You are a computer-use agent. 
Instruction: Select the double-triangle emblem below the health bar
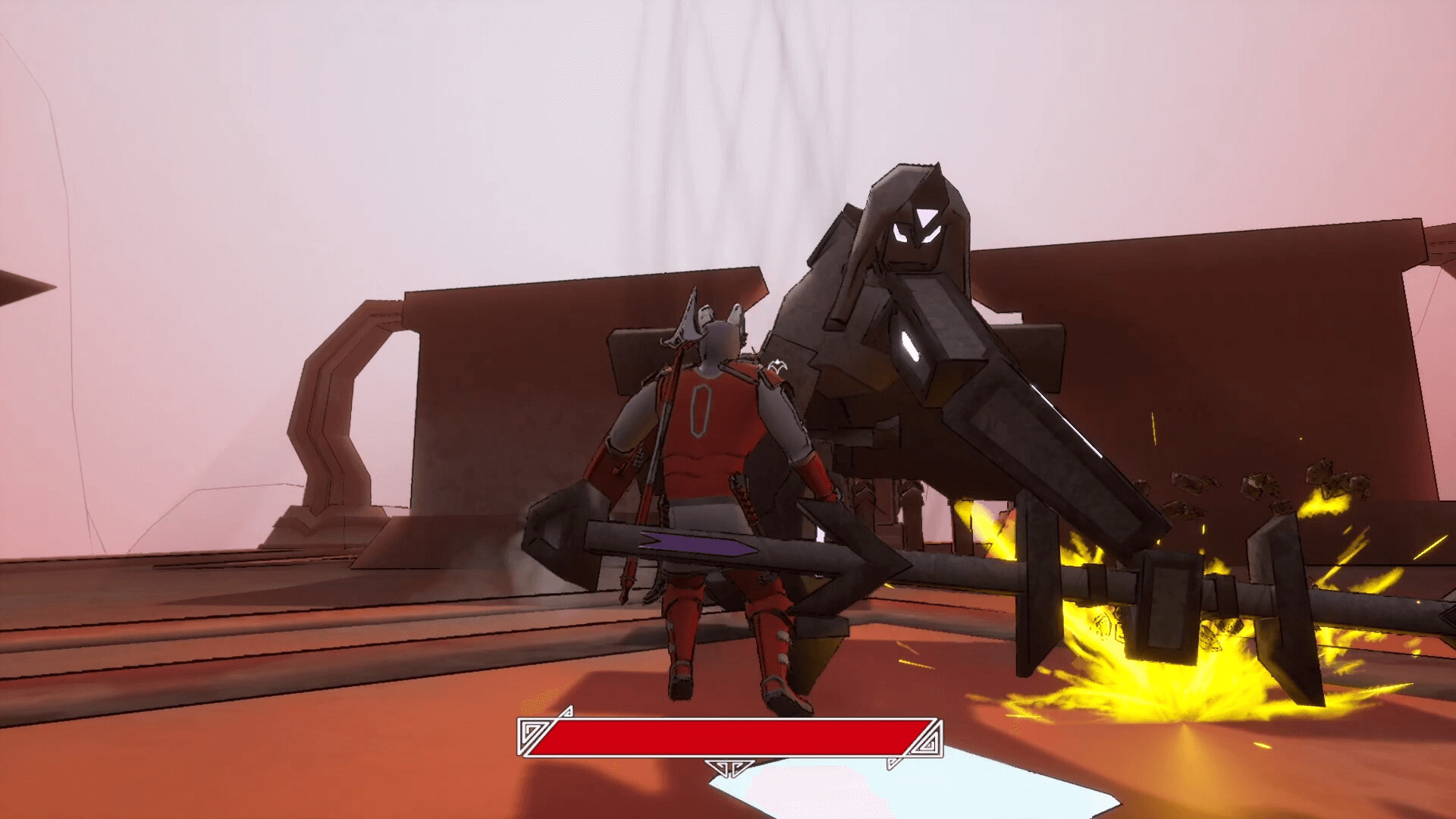[x=730, y=768]
